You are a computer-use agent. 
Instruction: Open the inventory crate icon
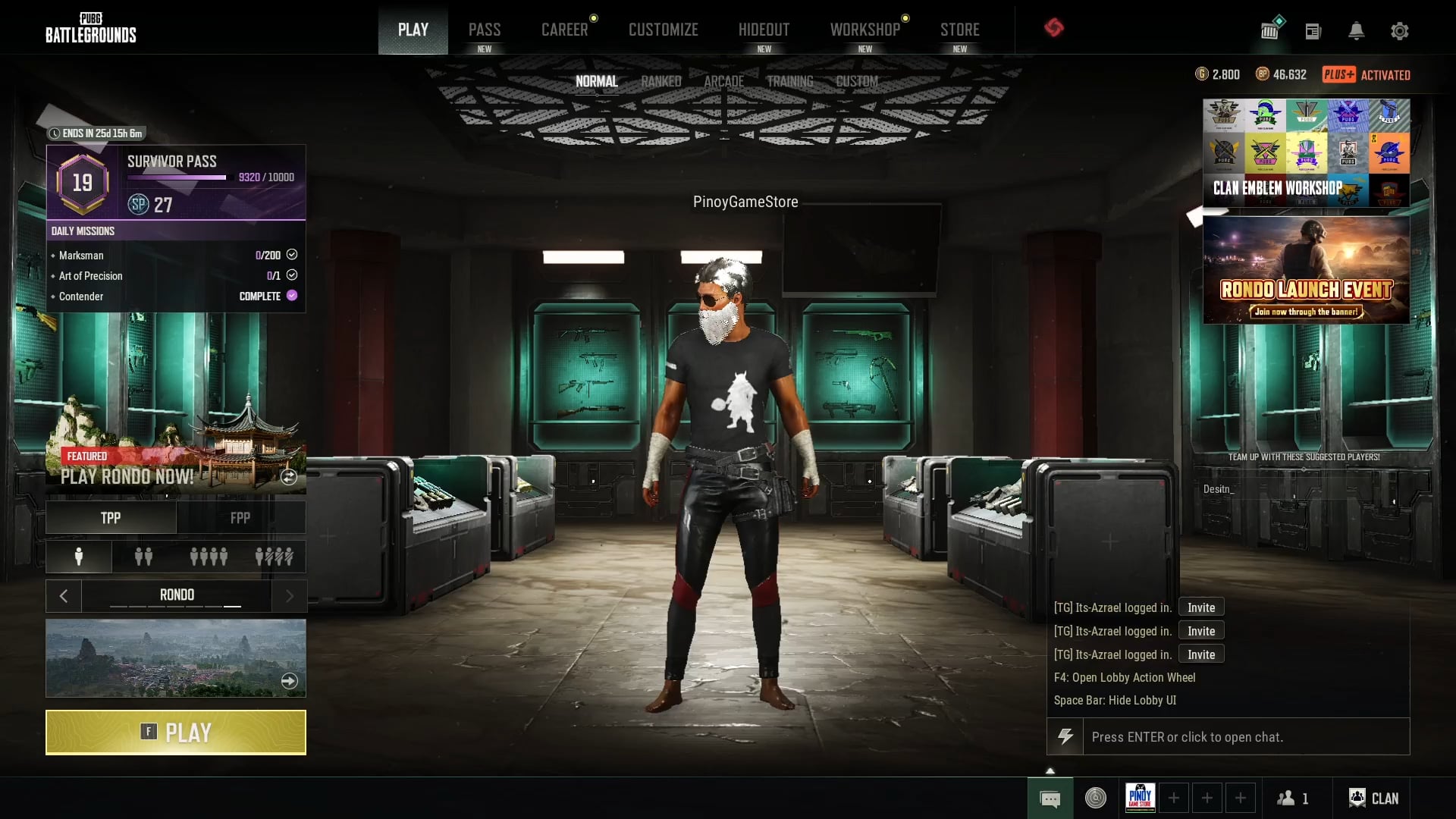[x=1269, y=30]
